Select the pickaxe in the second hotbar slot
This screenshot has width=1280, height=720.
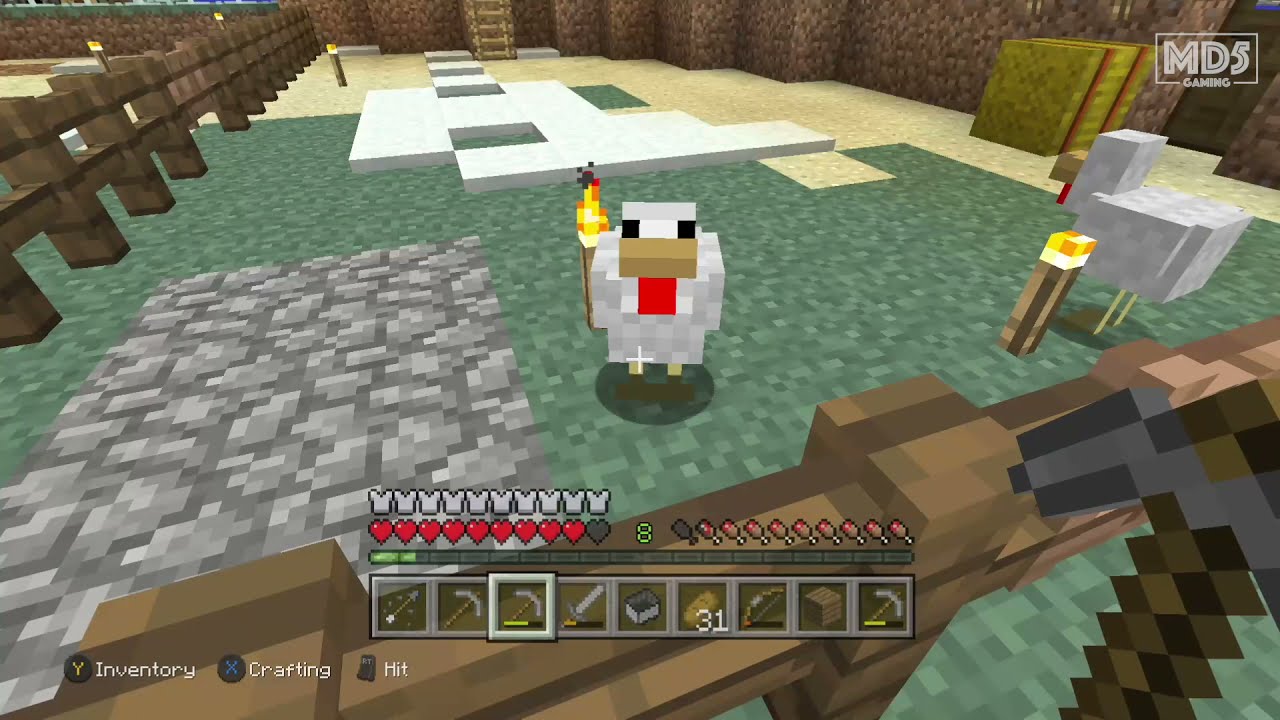(x=462, y=603)
